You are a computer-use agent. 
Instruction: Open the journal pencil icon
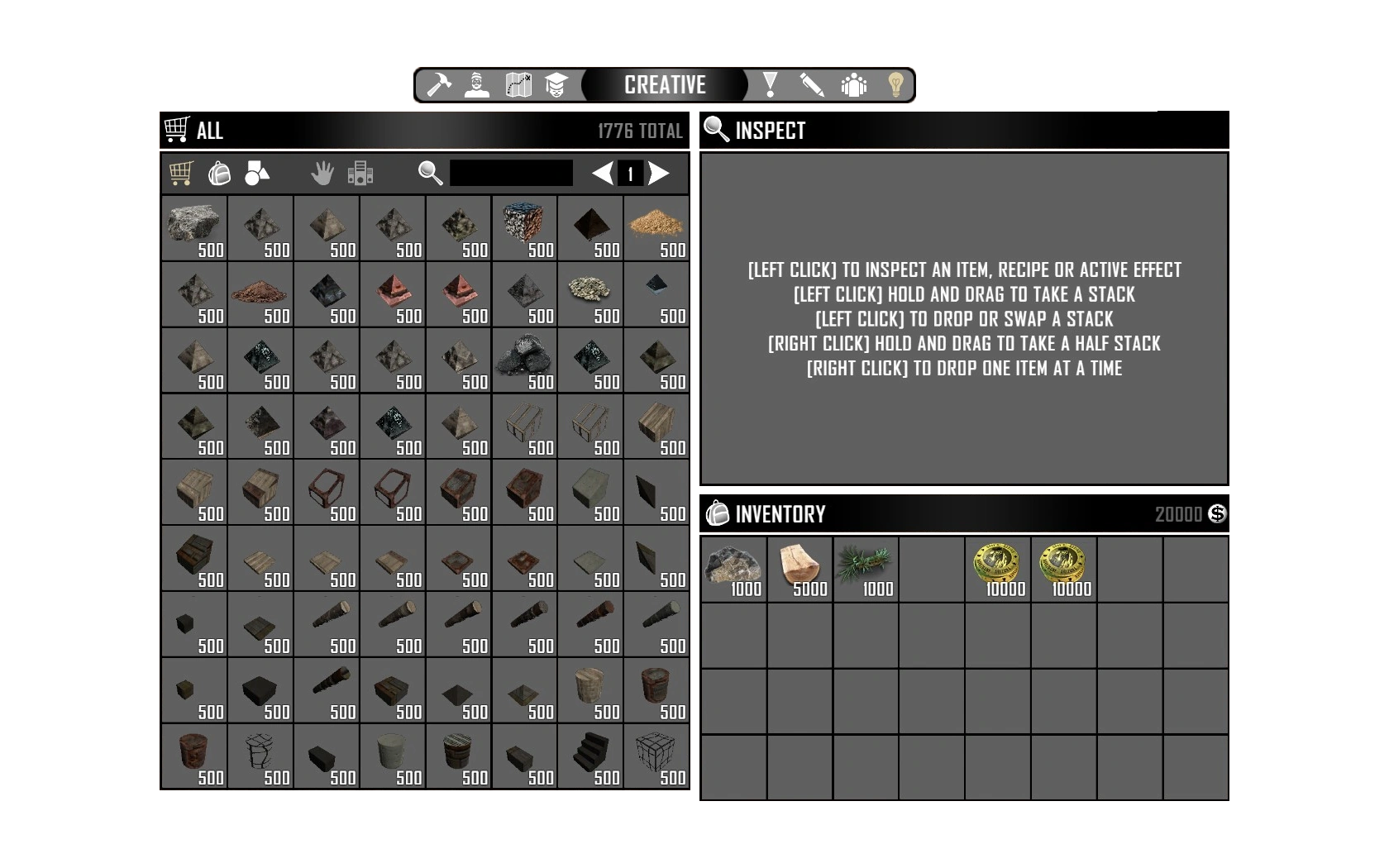point(812,85)
